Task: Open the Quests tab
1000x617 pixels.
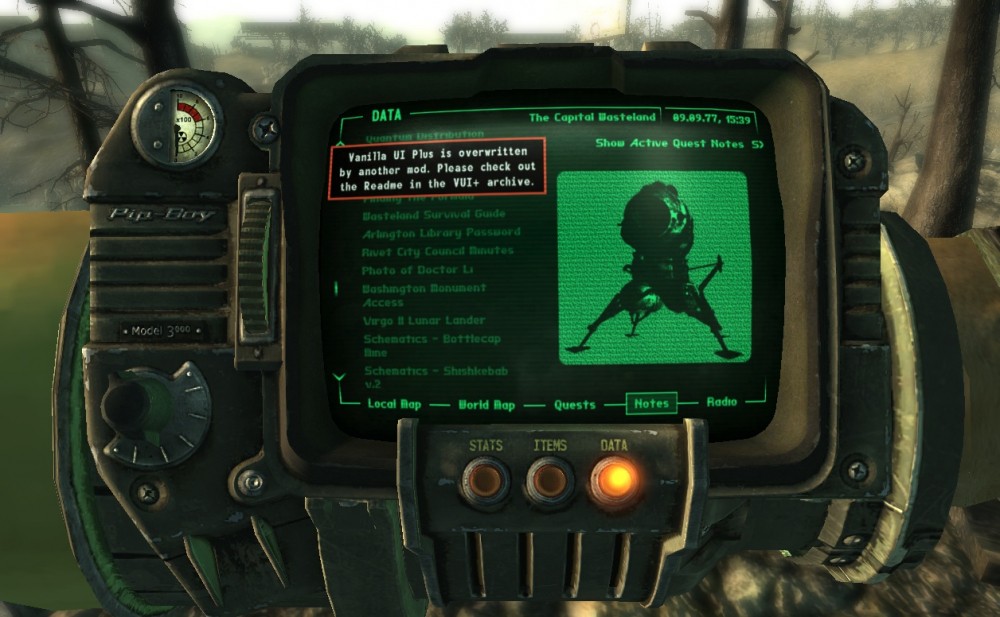Action: [x=575, y=405]
